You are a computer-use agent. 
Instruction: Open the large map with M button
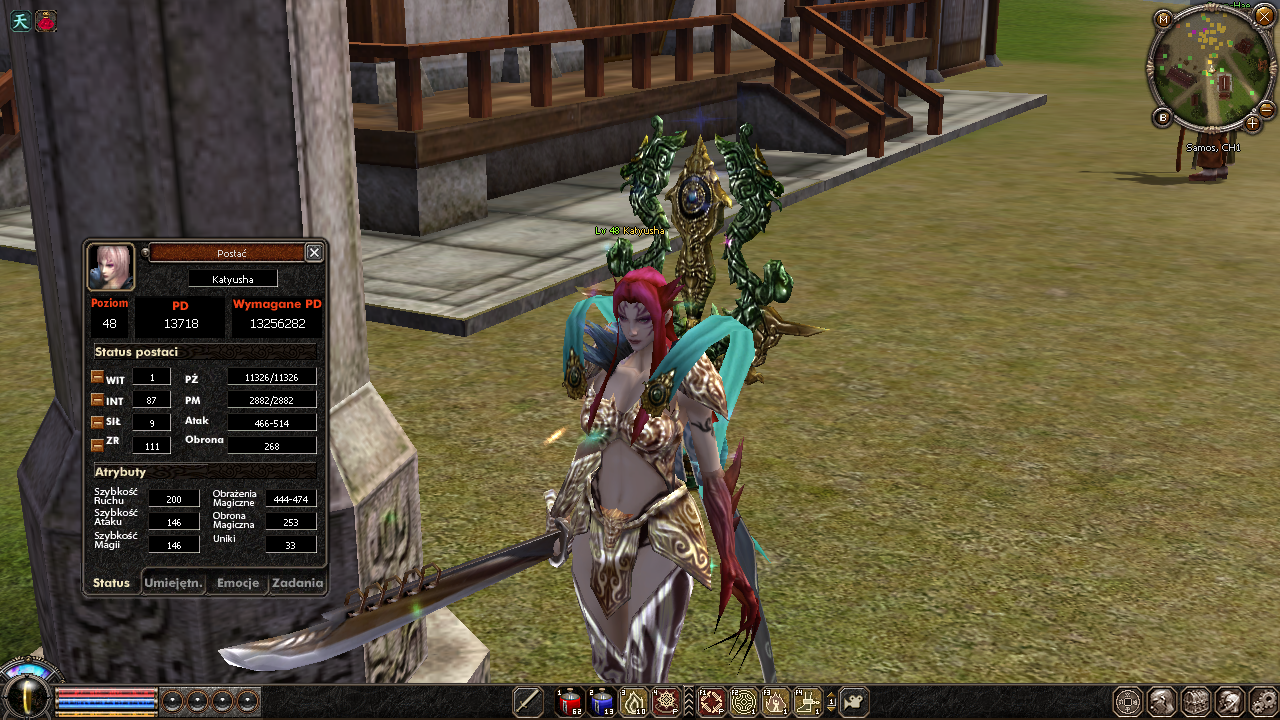(1163, 19)
